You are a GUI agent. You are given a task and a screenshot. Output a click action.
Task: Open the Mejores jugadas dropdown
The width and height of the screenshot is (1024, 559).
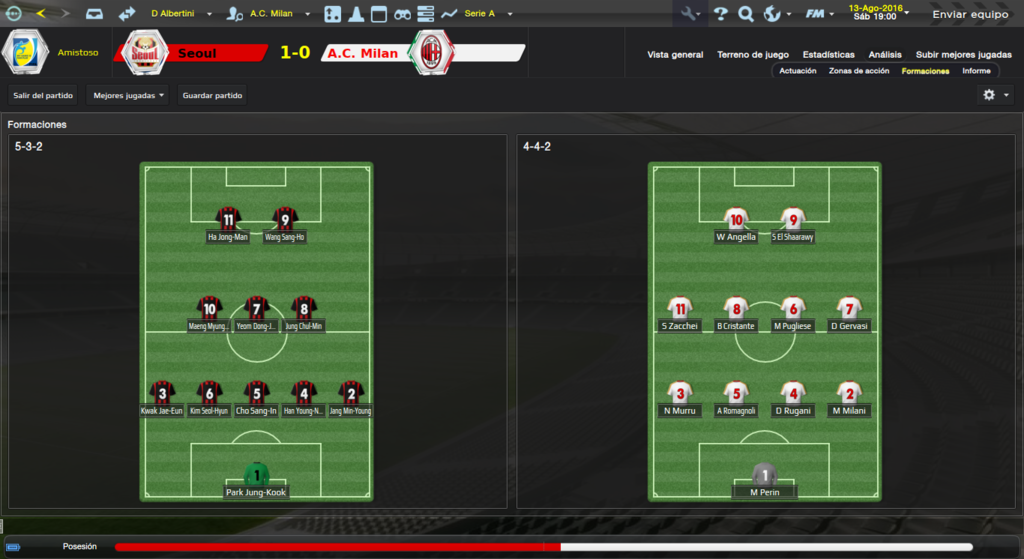(x=128, y=95)
